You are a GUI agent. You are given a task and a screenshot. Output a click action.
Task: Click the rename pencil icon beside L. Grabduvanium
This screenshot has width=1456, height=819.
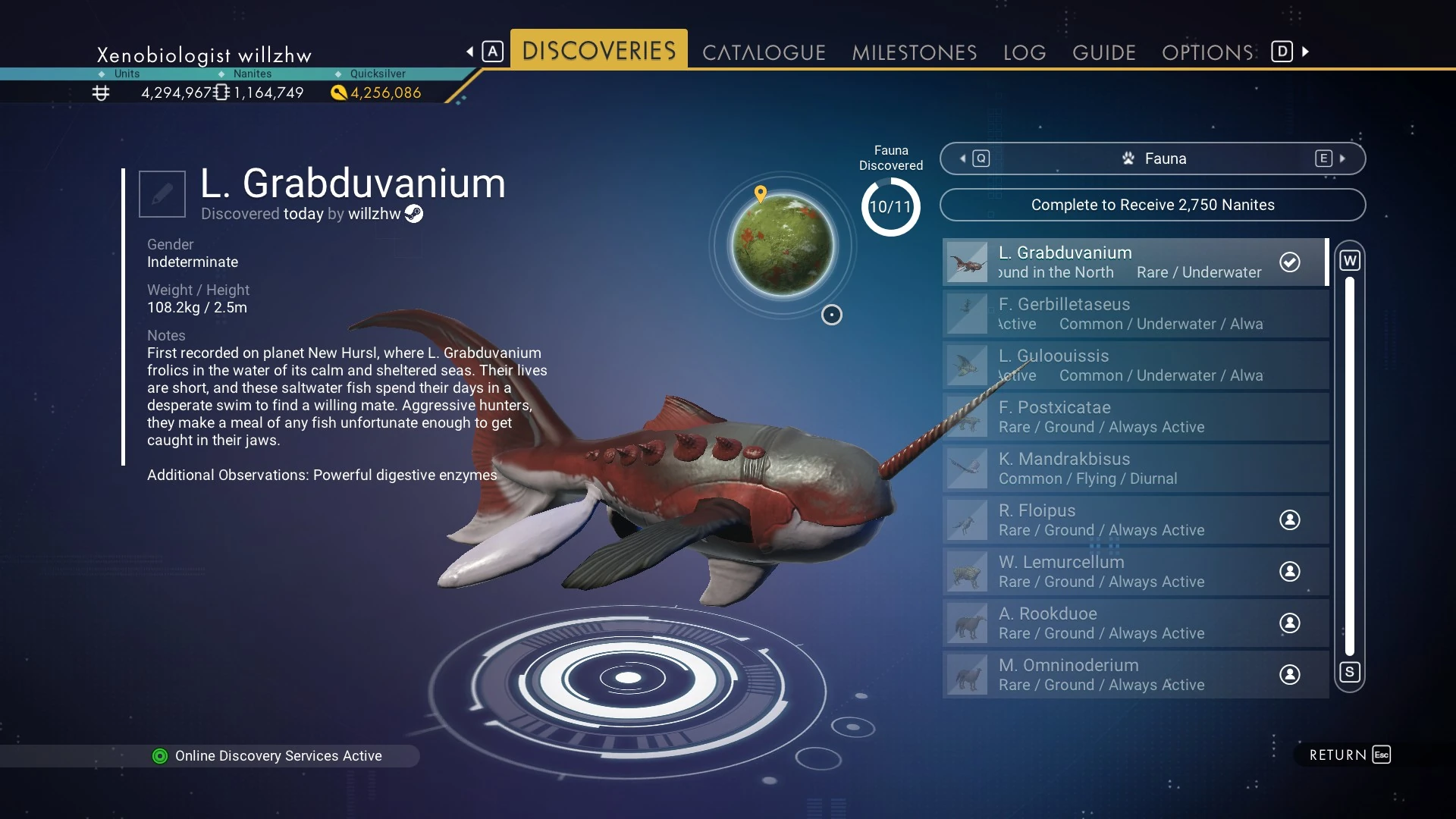[162, 194]
